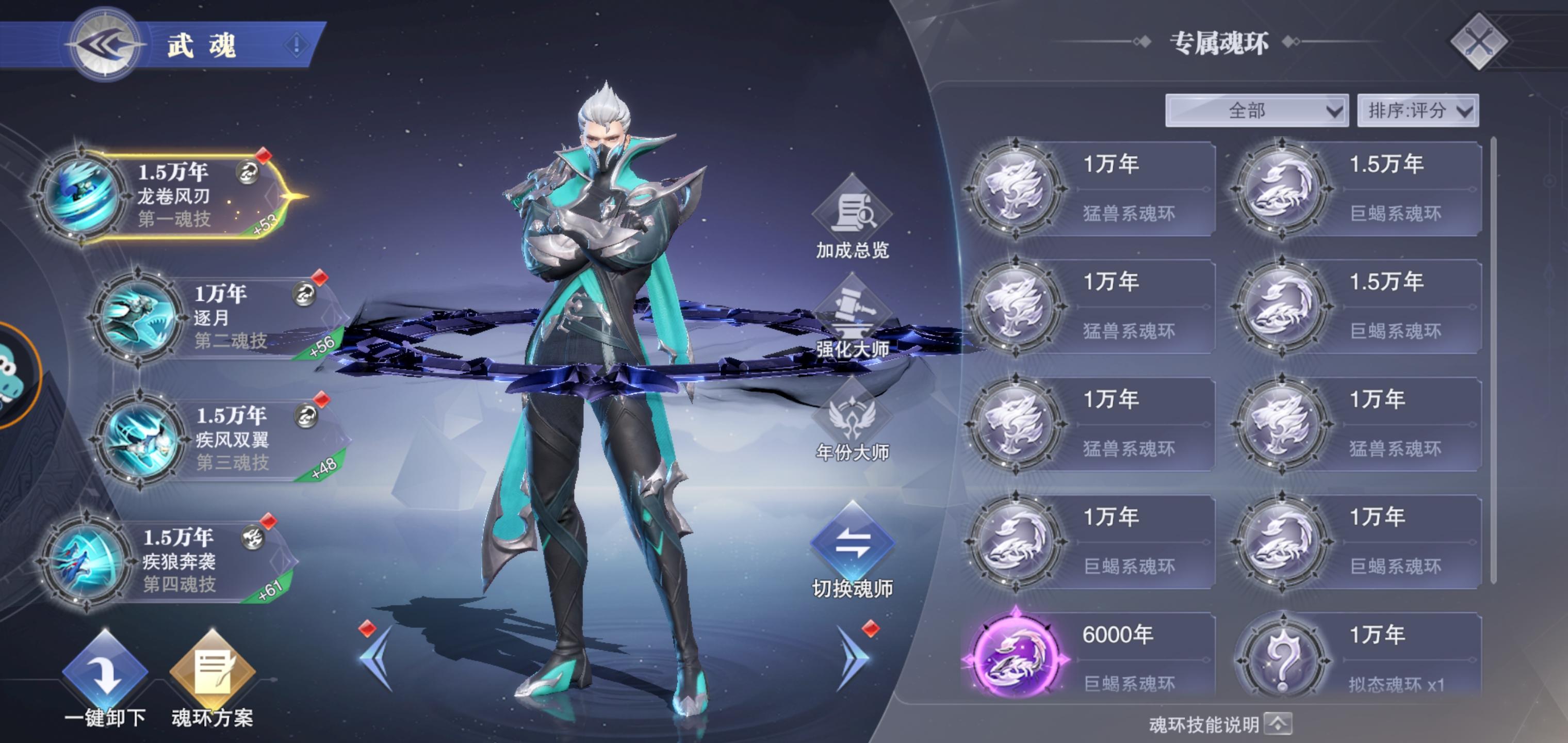
Task: Tap 切换魂师 to switch soul master
Action: 852,548
